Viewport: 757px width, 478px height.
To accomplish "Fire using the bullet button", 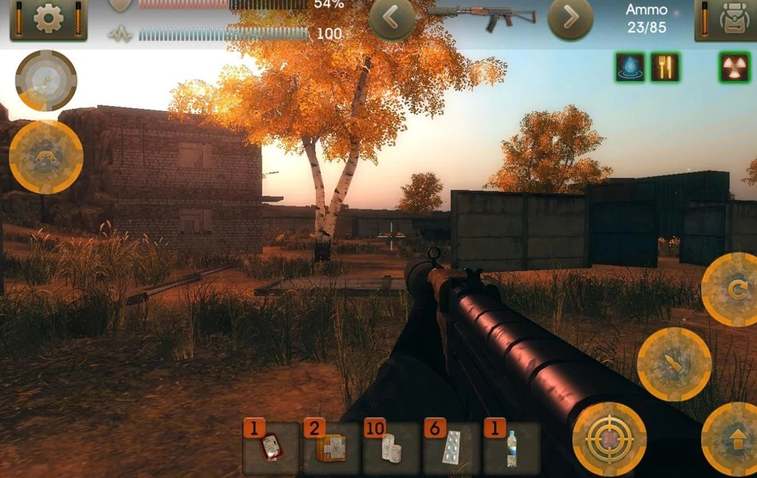I will (x=674, y=363).
